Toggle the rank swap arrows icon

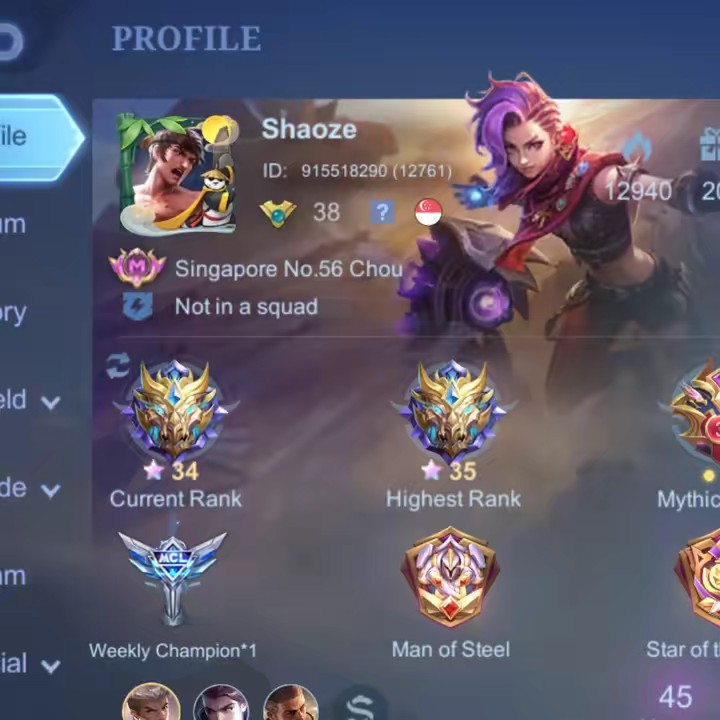(x=118, y=366)
